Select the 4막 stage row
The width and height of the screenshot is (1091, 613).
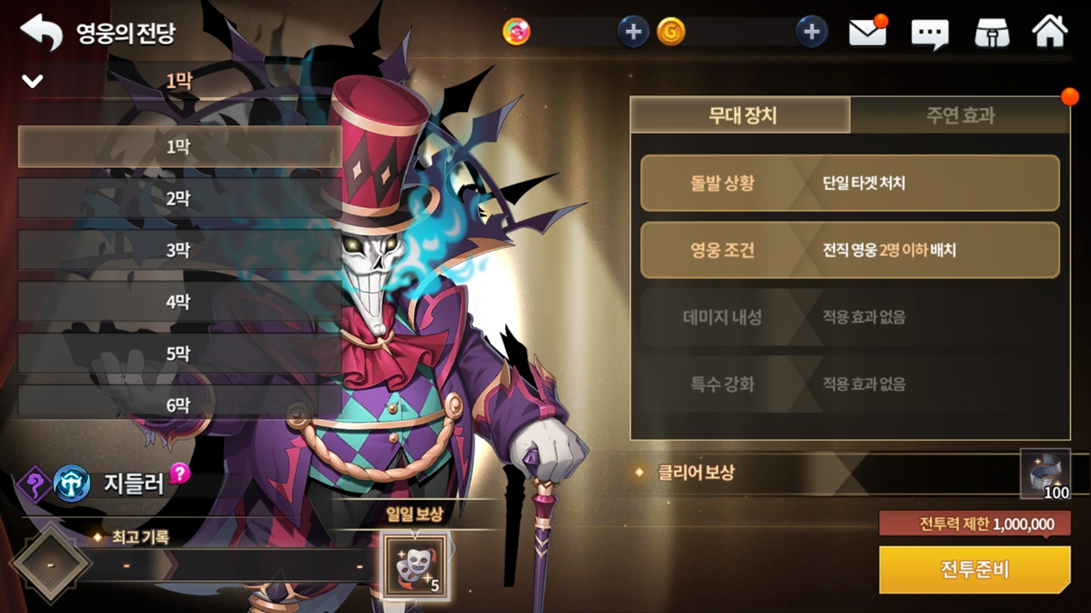pos(179,302)
